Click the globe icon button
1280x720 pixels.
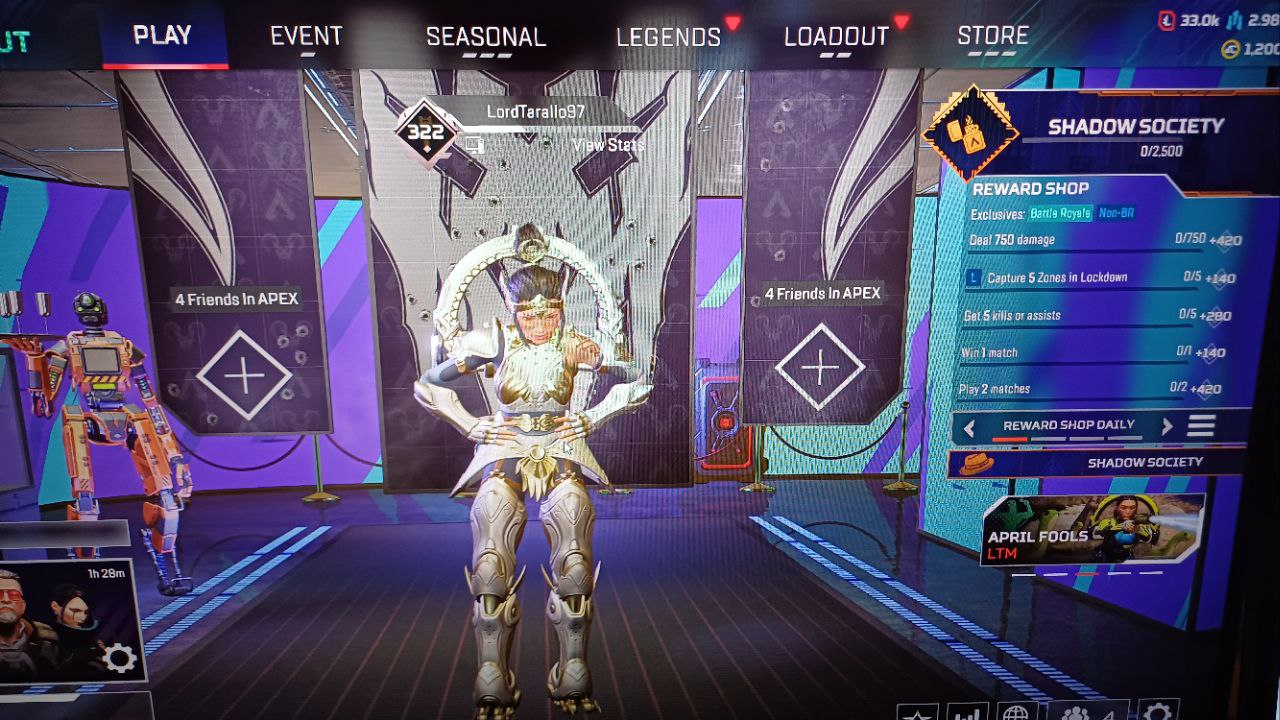1016,712
